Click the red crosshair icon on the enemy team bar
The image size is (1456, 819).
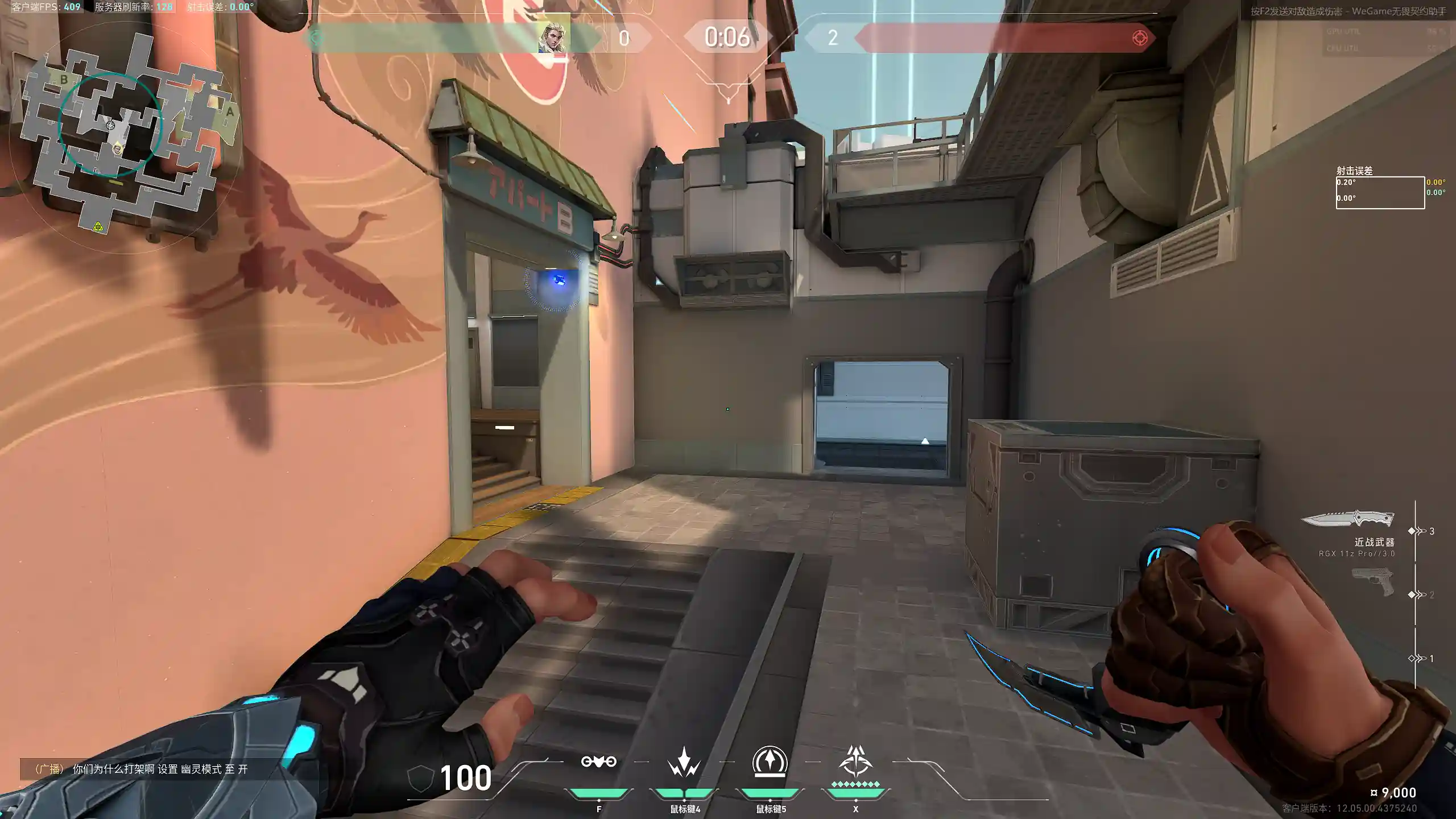(1140, 38)
